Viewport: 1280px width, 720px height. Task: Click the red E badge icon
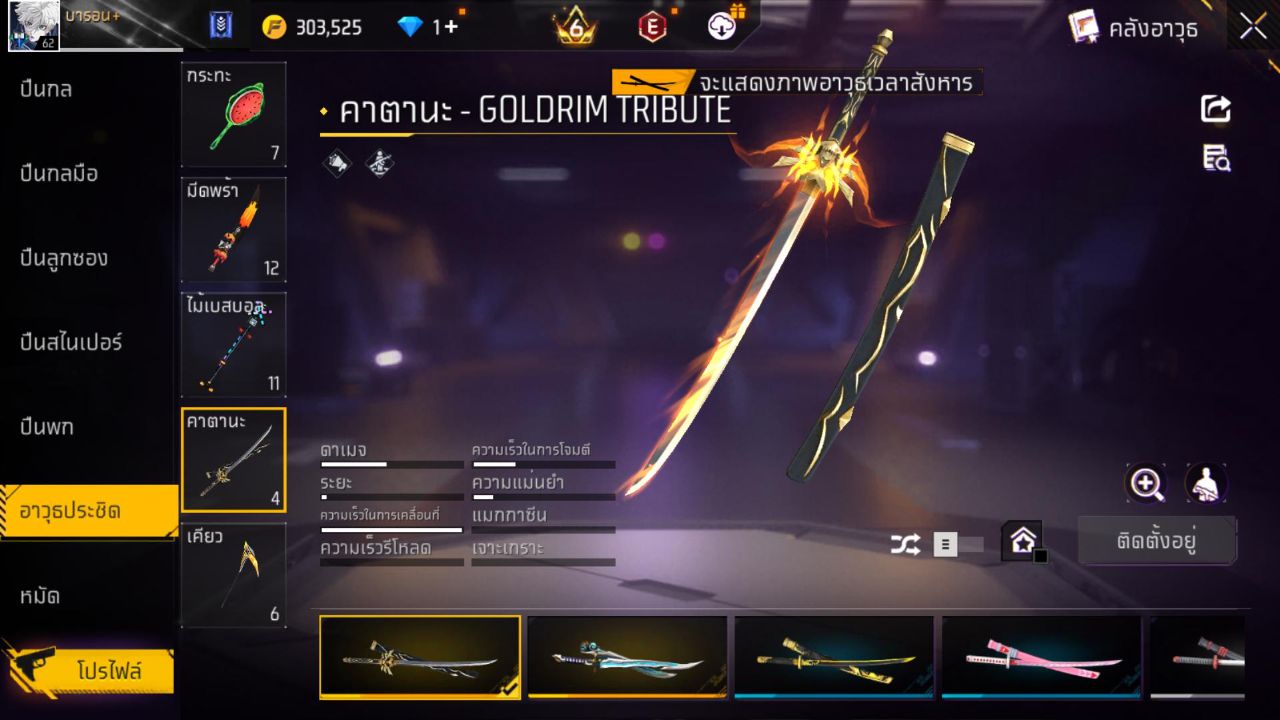click(653, 27)
